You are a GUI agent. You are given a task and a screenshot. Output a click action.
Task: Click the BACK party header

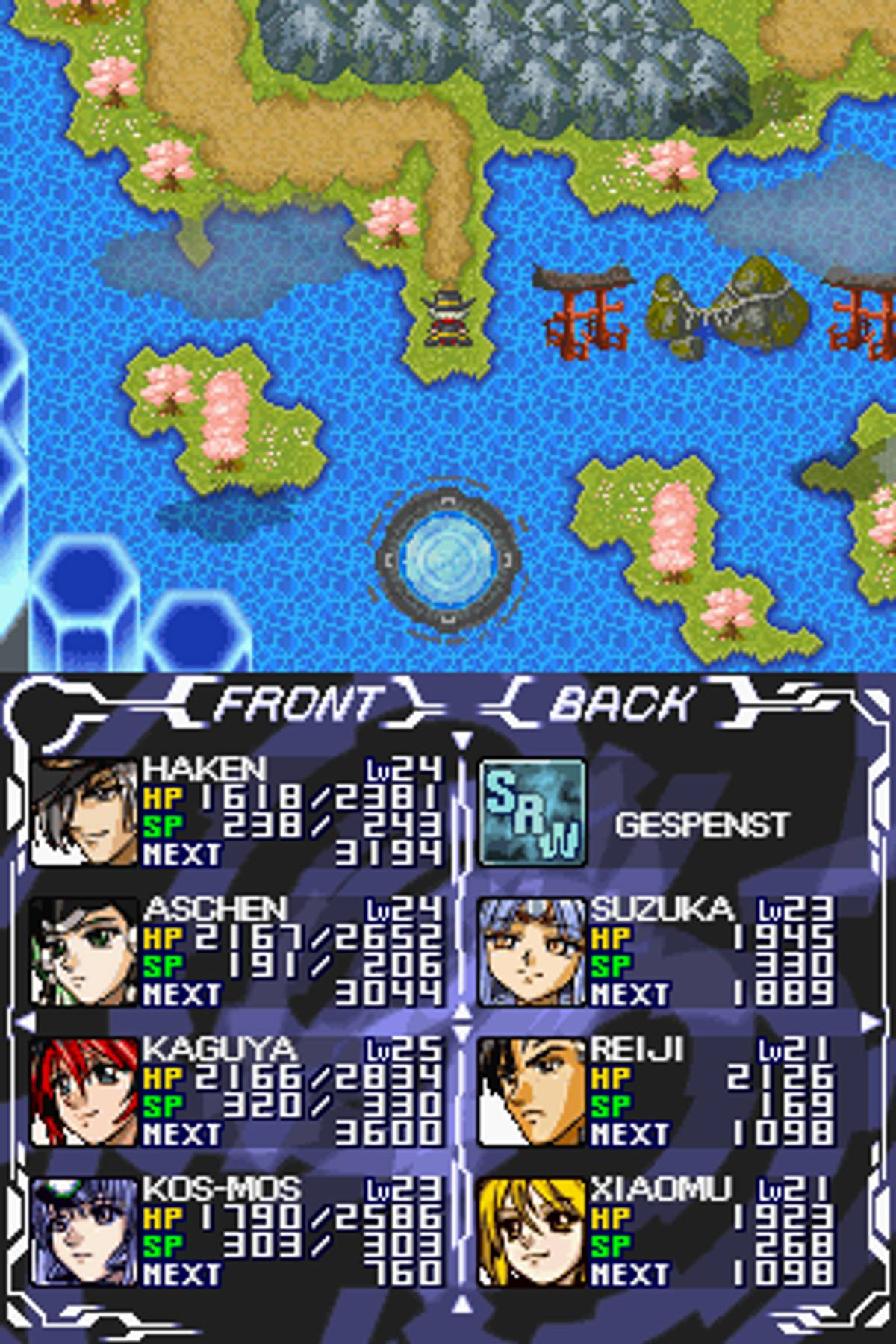click(x=621, y=703)
